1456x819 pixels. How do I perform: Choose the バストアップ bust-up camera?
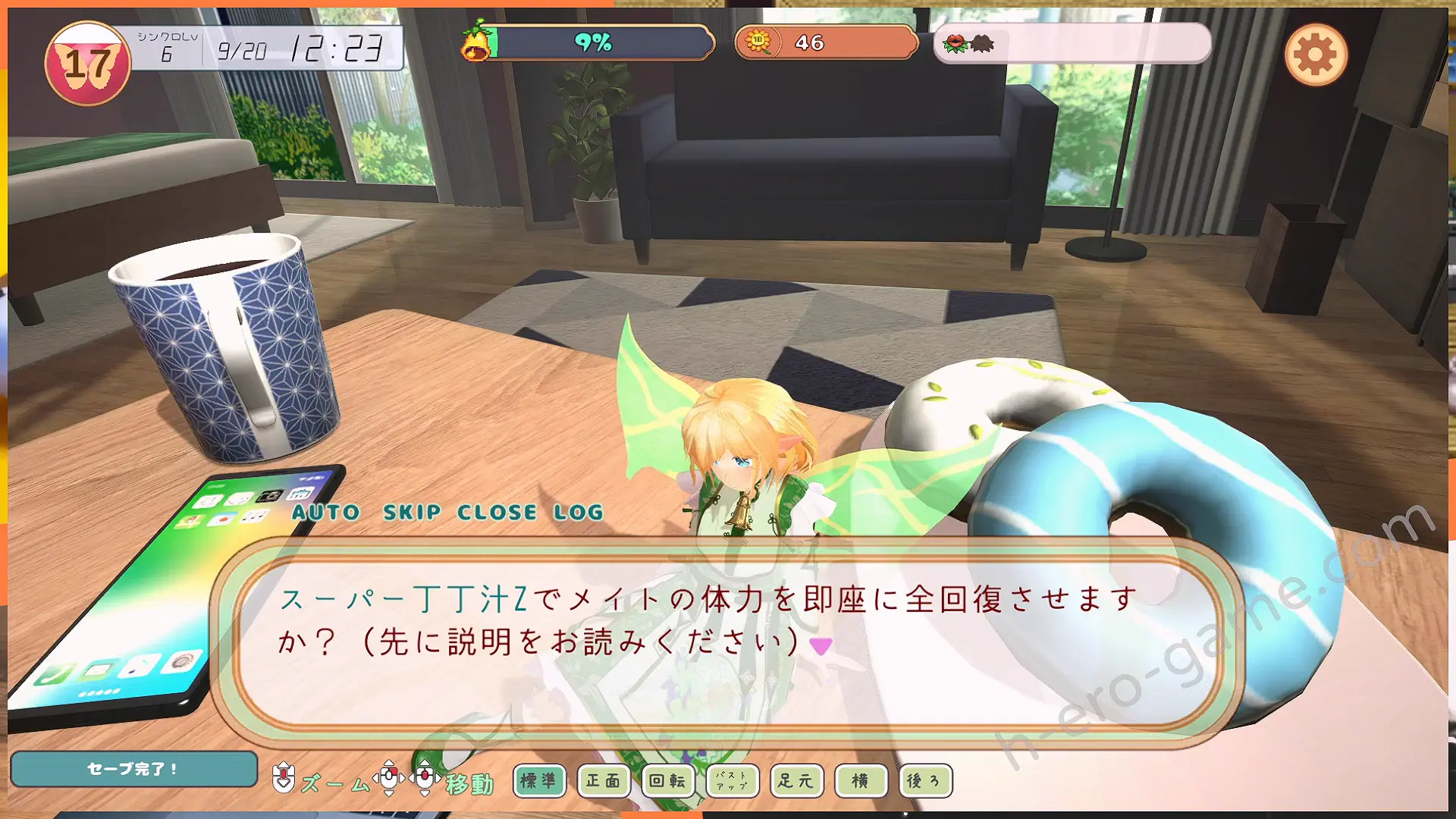point(732,780)
